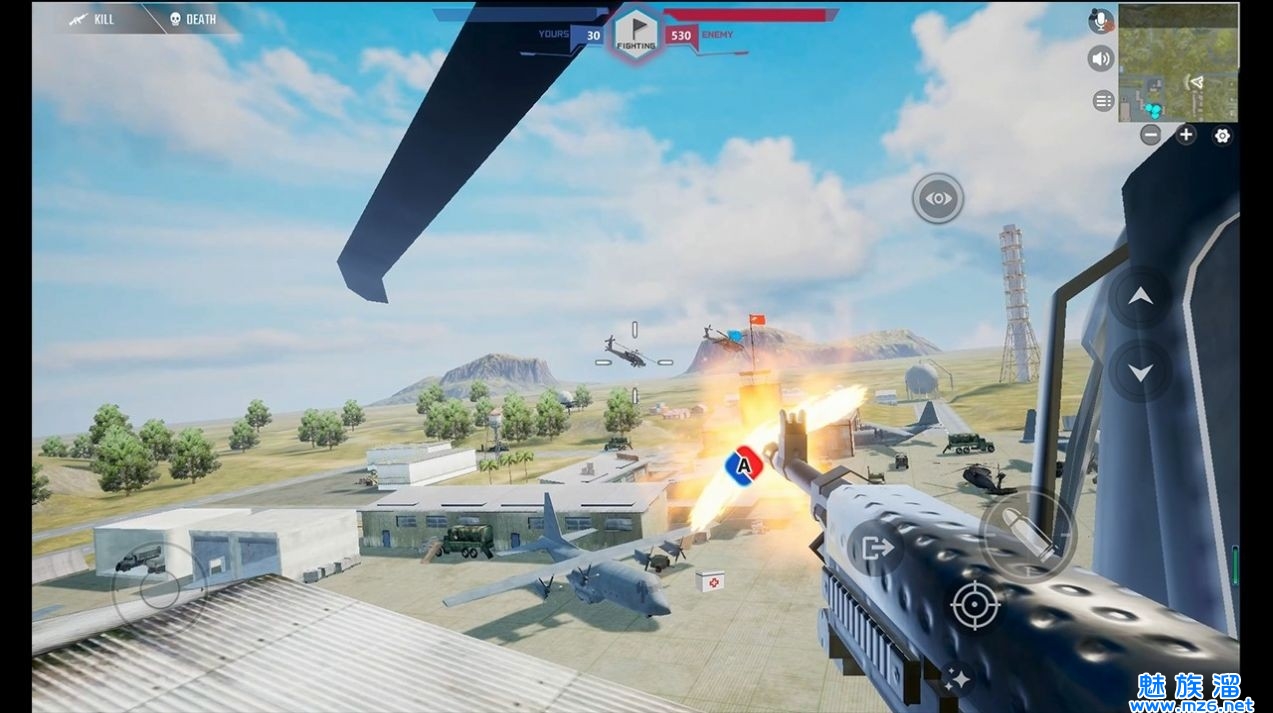
Task: Exit the helicopter with the exit button
Action: coord(877,548)
